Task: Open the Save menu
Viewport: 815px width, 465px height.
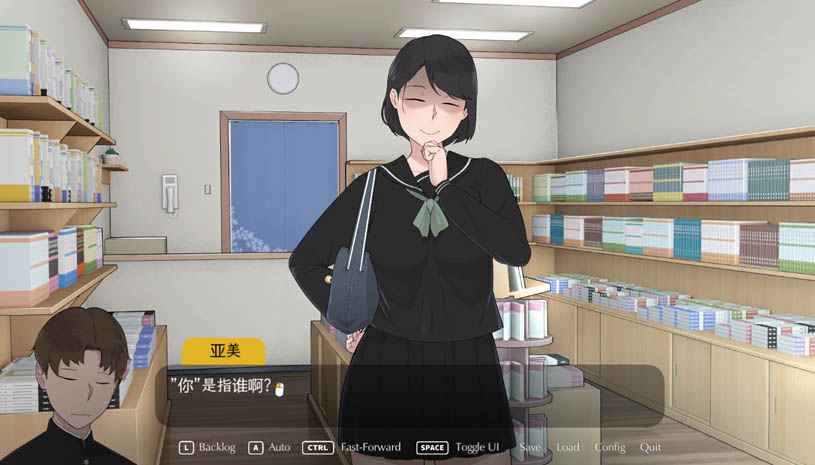Action: (x=530, y=447)
